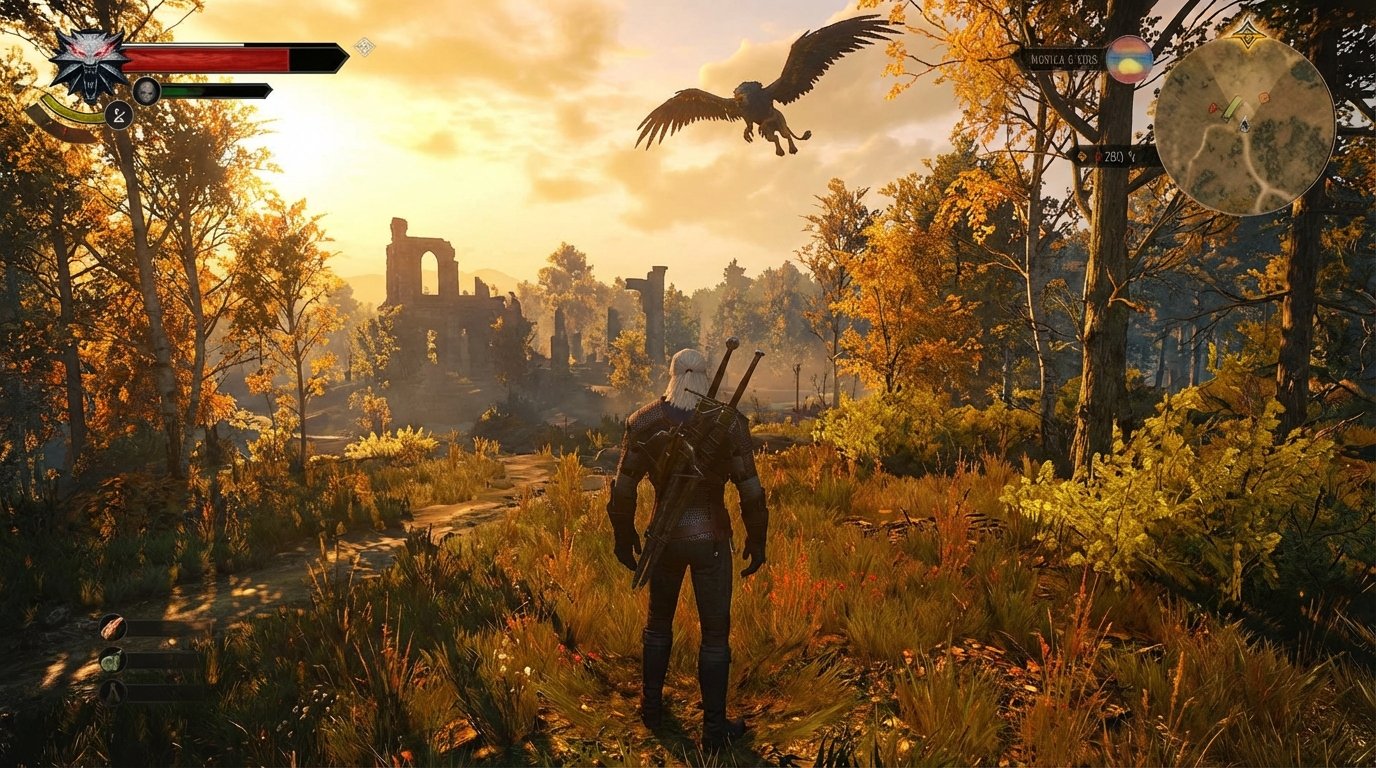
Task: Toggle the quest objective tracker banner
Action: (1063, 59)
